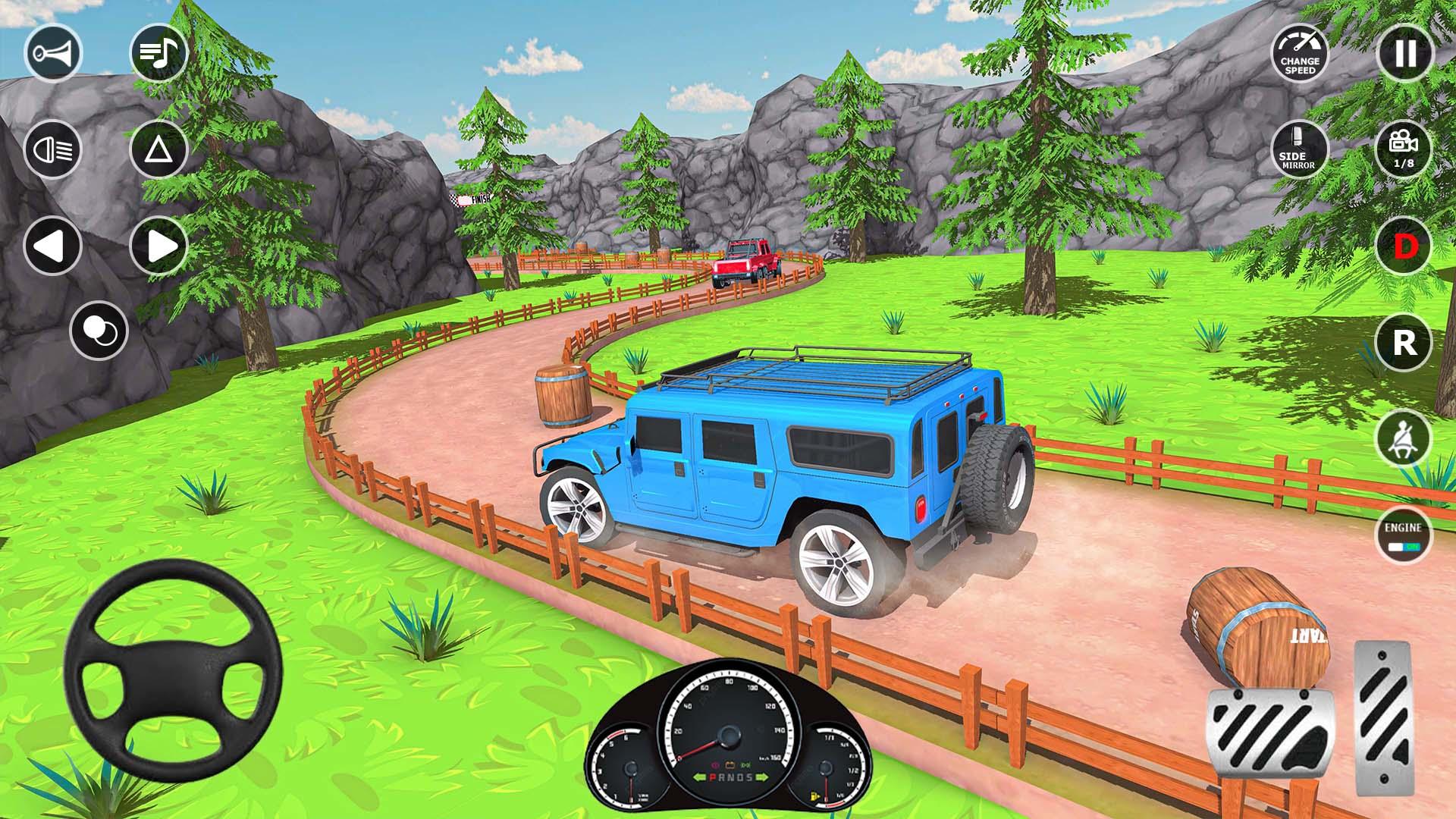This screenshot has height=819, width=1456.
Task: Select the blue Hummer vehicle
Action: click(x=781, y=470)
